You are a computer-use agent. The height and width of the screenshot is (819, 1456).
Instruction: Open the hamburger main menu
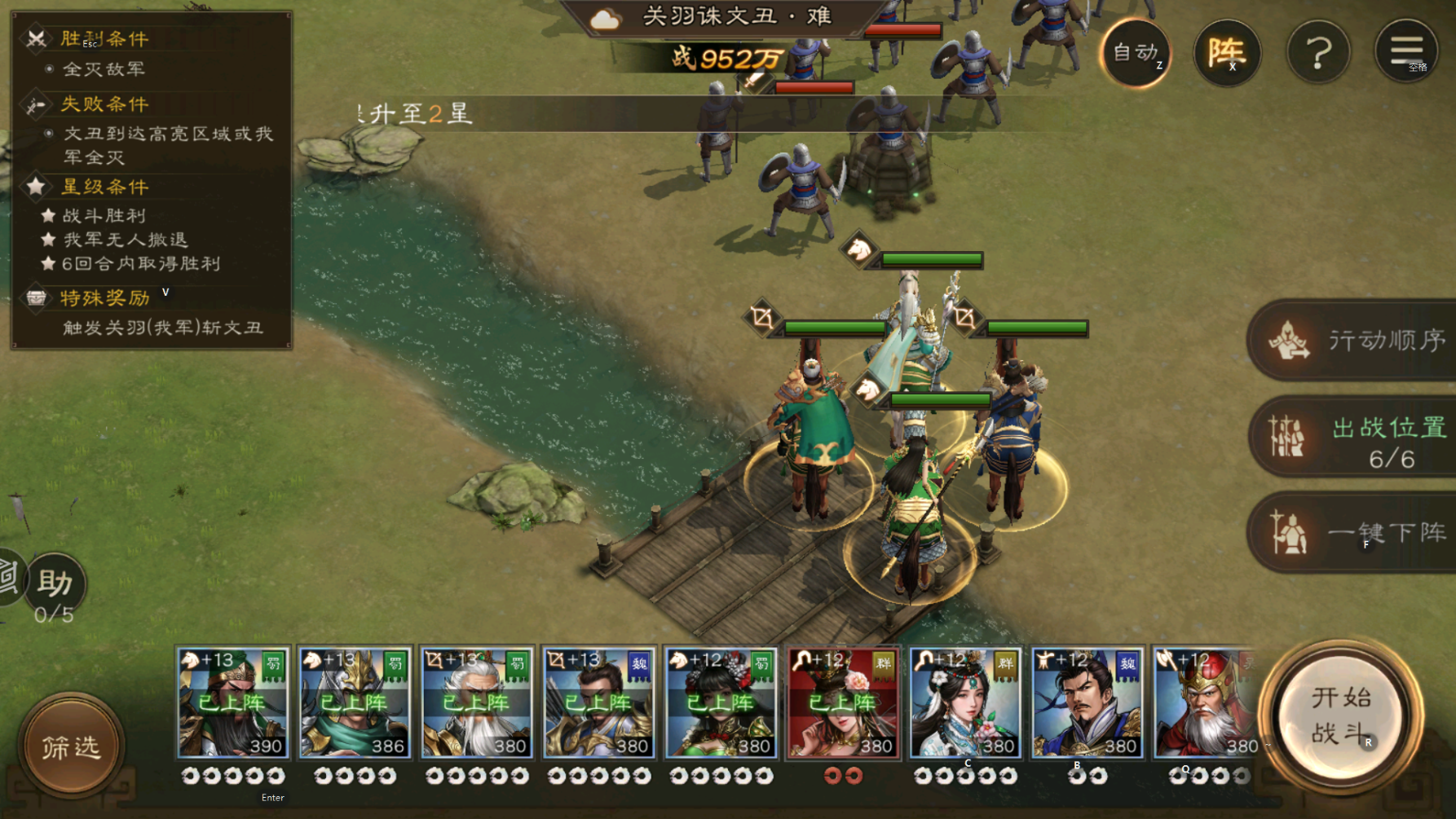[1406, 51]
